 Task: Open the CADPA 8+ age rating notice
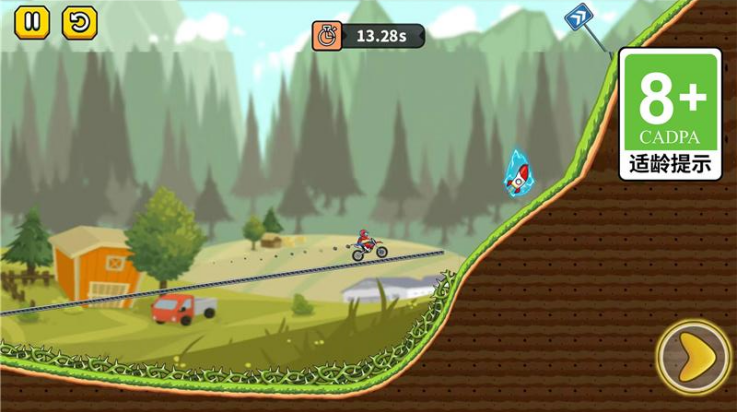tap(669, 114)
